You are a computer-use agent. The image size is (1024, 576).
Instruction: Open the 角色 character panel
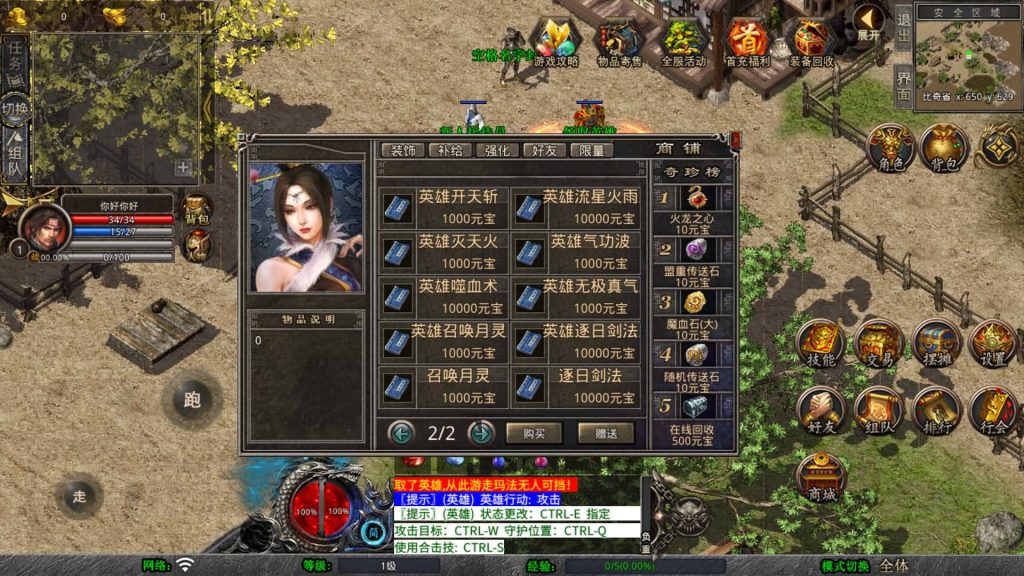click(x=888, y=149)
